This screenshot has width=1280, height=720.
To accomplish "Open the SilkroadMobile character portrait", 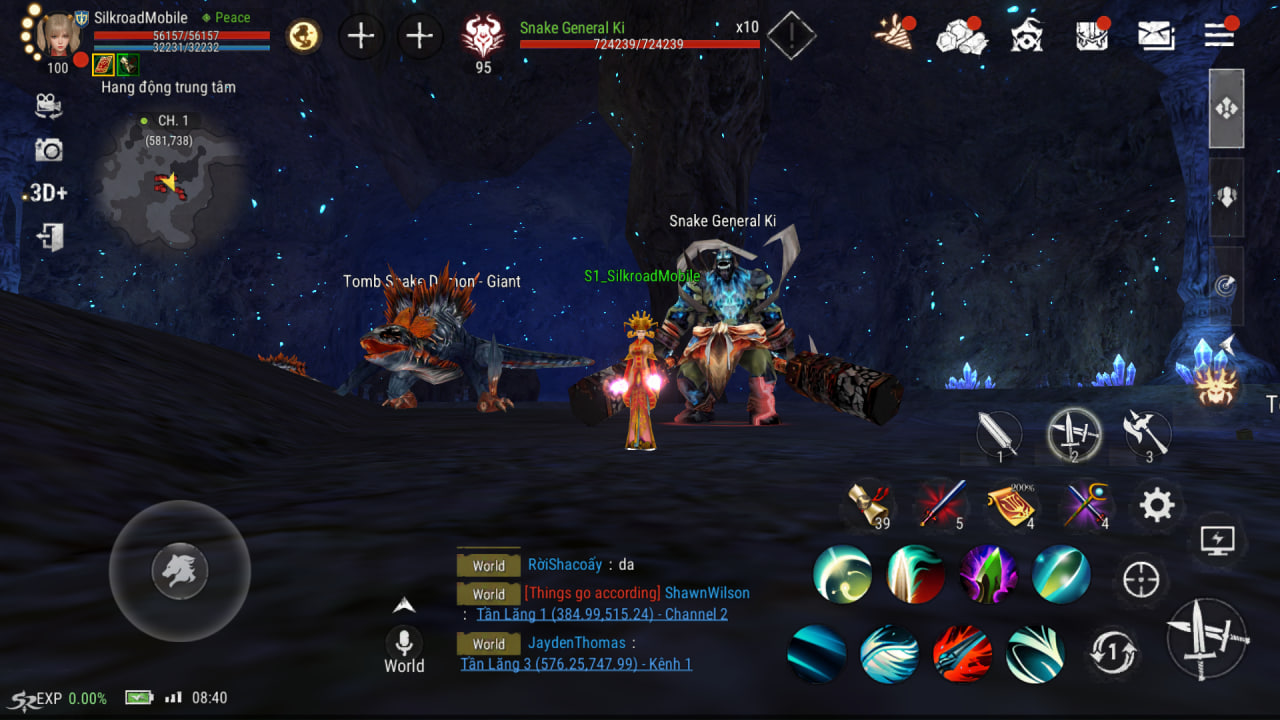I will (x=58, y=35).
